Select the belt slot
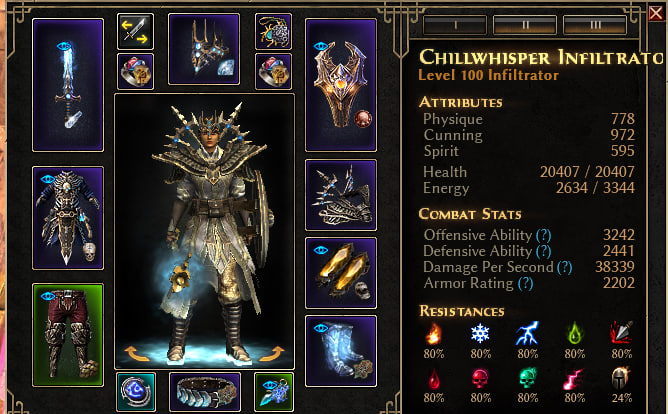 (x=204, y=390)
